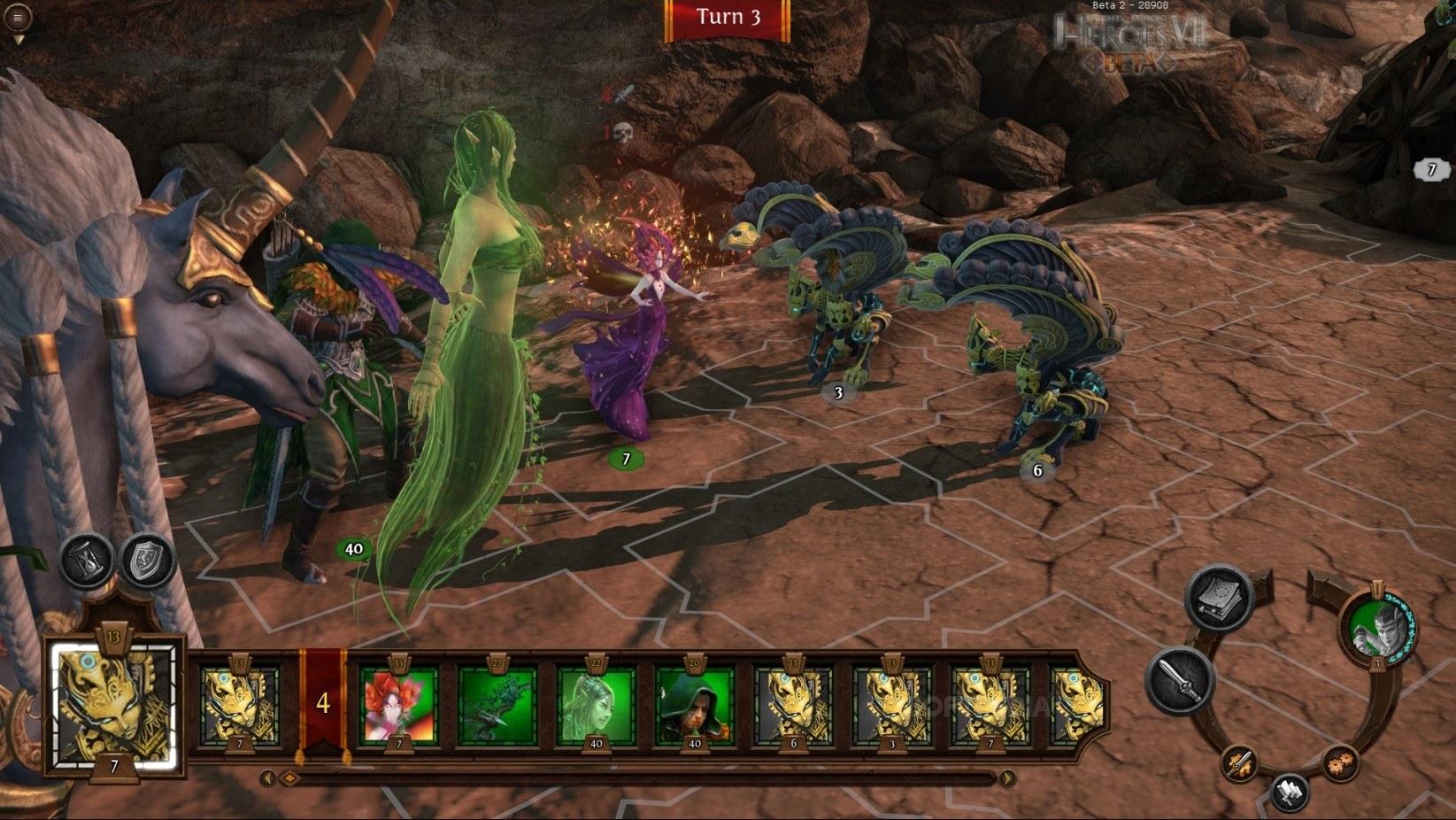
Task: Click the hourglass wait button
Action: tap(86, 560)
